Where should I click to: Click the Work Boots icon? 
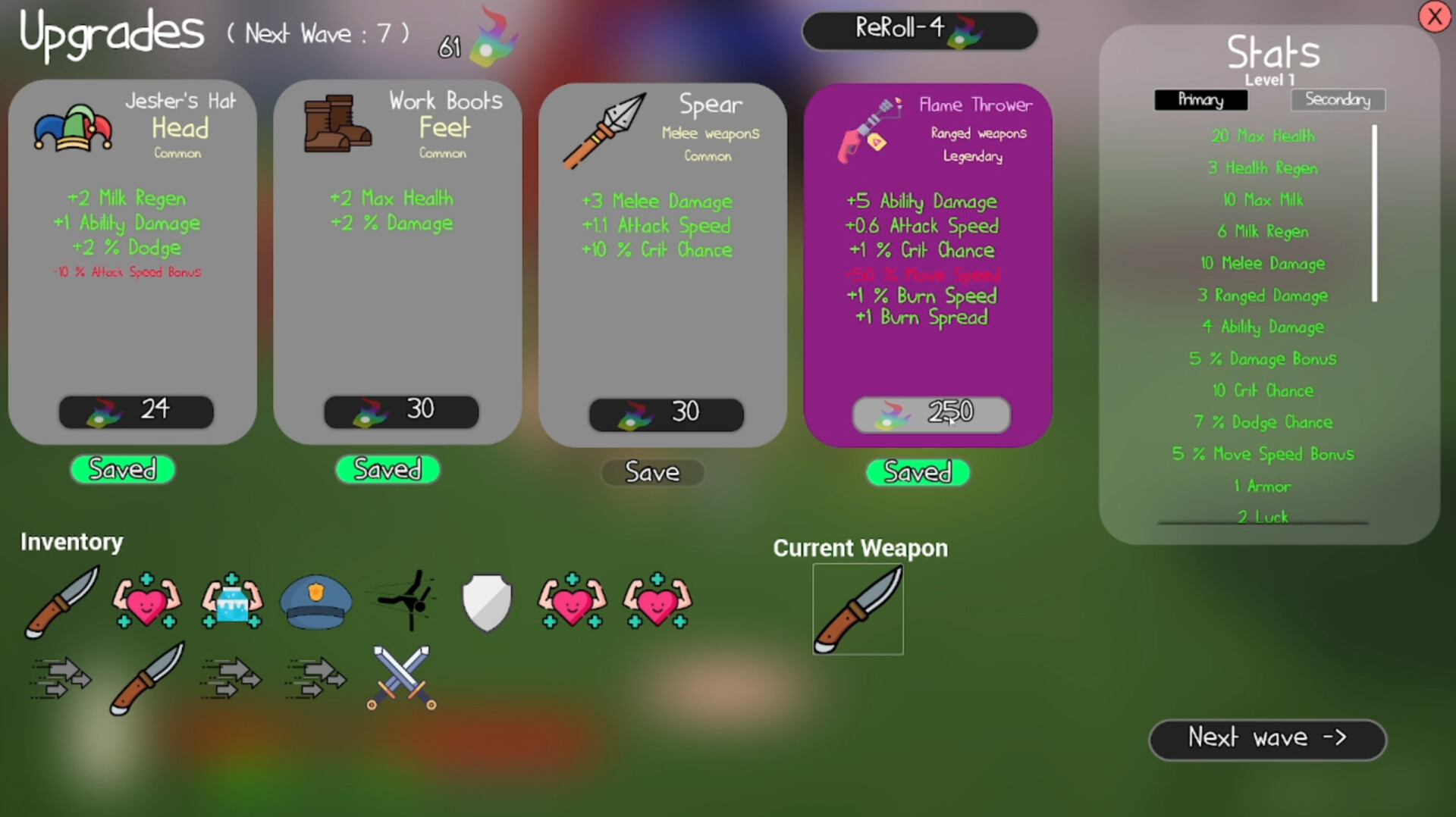[x=336, y=125]
